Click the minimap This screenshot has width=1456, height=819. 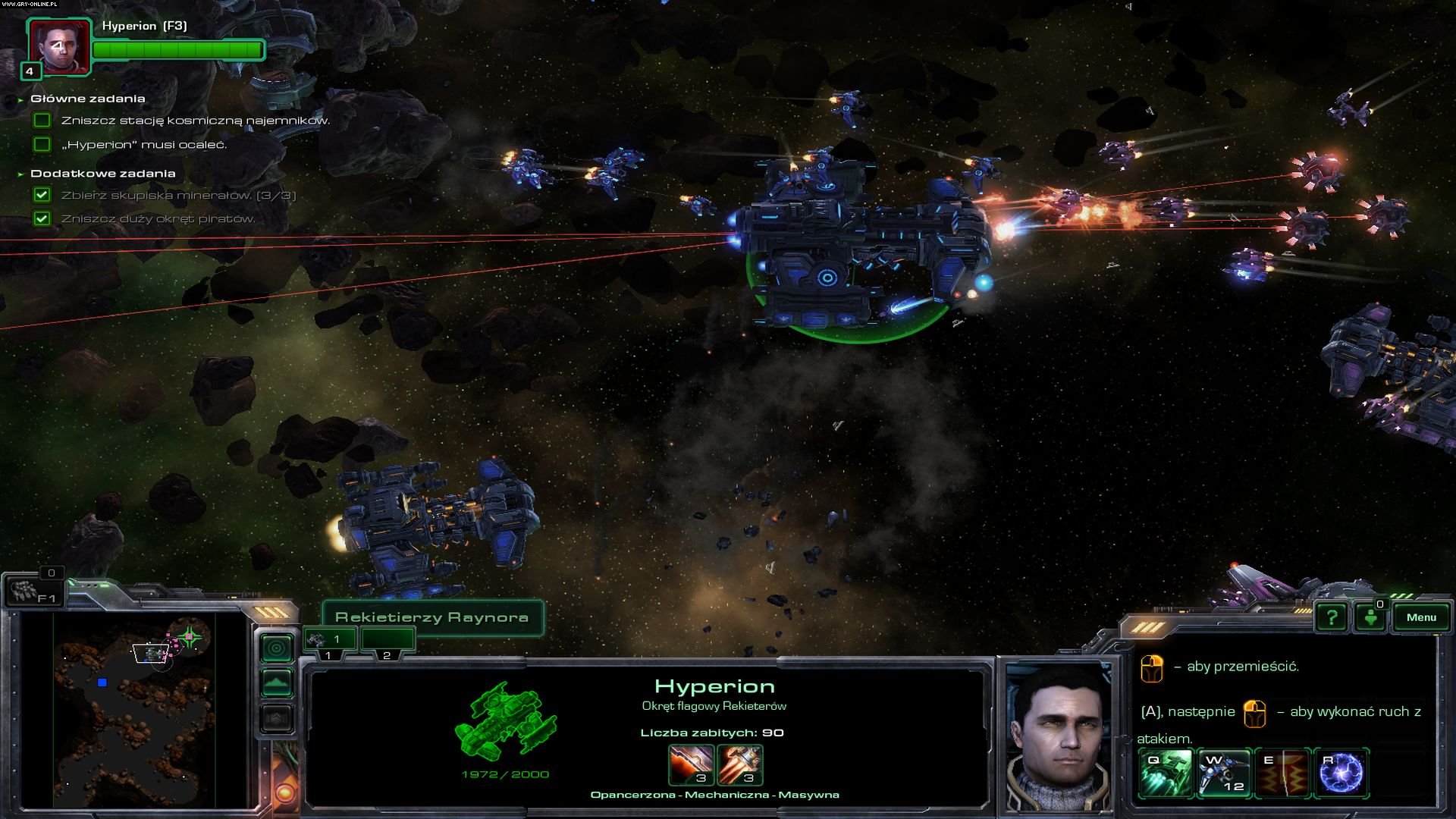pyautogui.click(x=134, y=709)
